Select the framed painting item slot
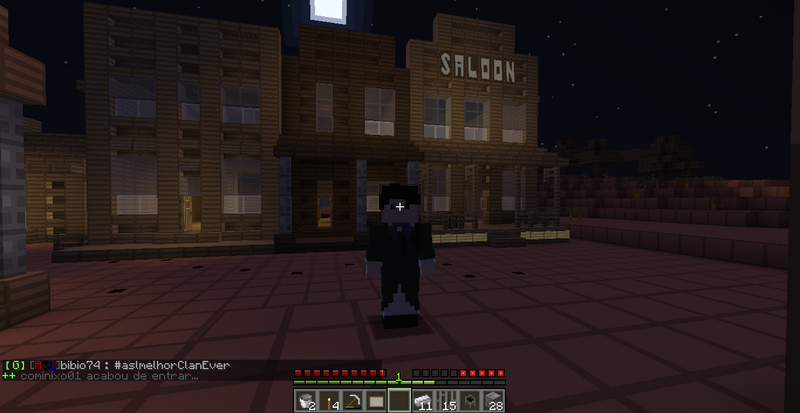This screenshot has width=800, height=413. (x=376, y=401)
